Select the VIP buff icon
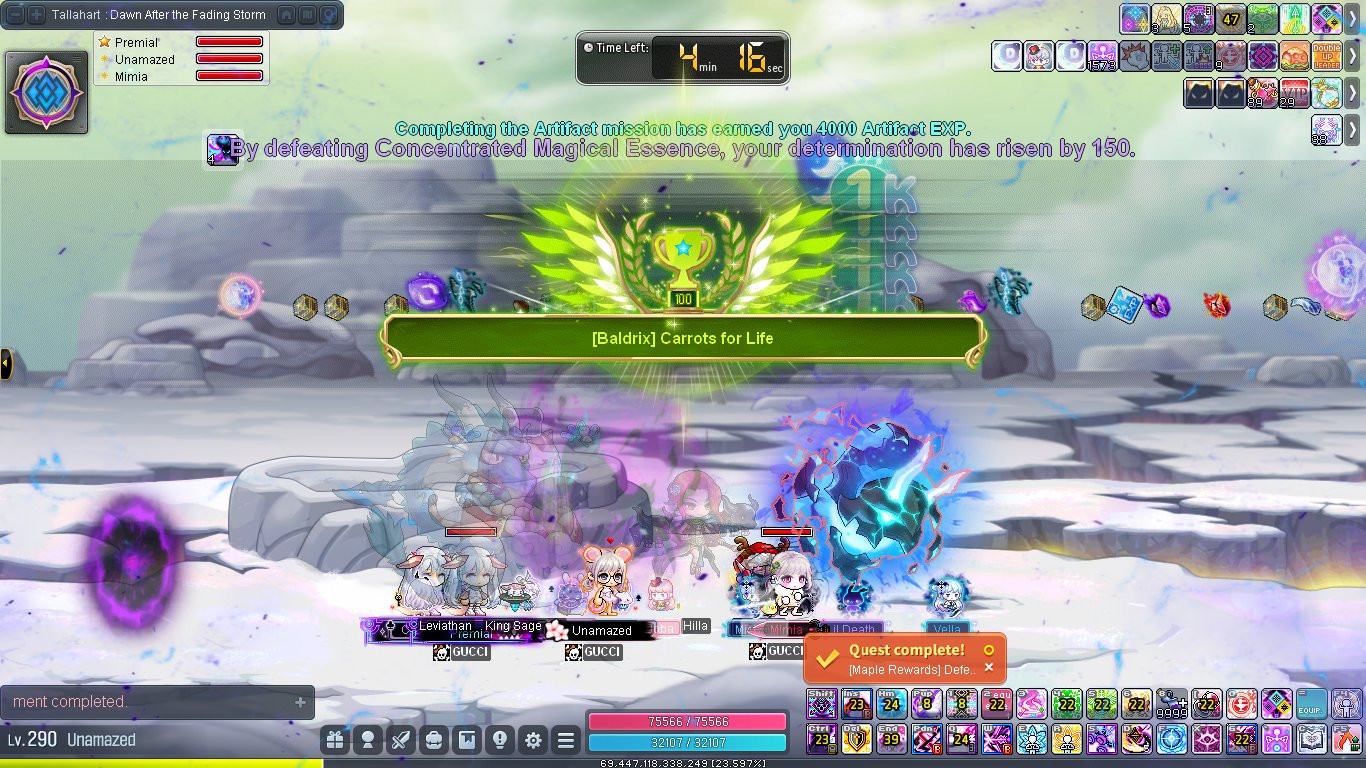Viewport: 1366px width, 768px height. (x=1295, y=92)
